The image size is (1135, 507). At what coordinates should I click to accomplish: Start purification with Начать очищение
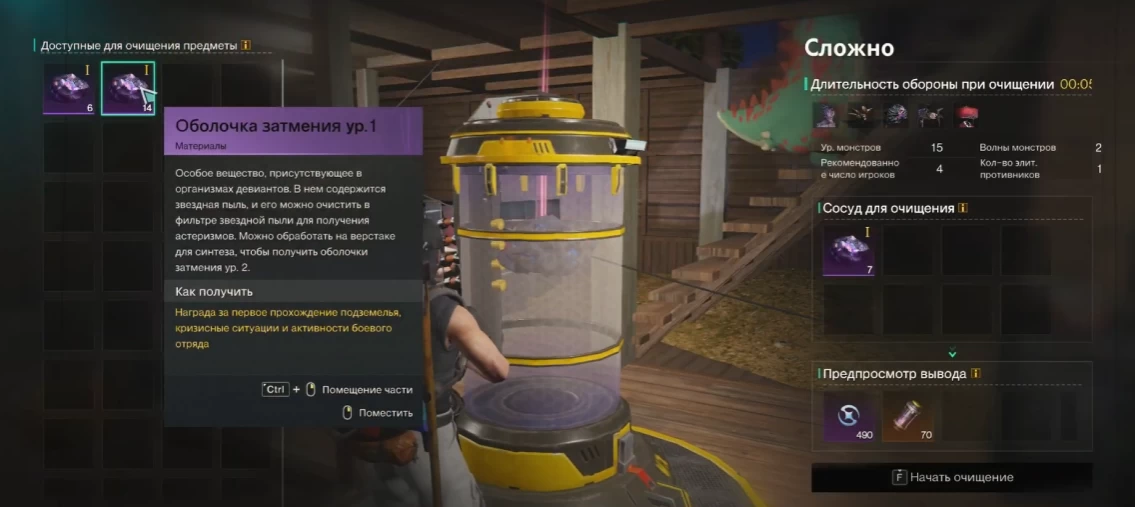[x=952, y=477]
